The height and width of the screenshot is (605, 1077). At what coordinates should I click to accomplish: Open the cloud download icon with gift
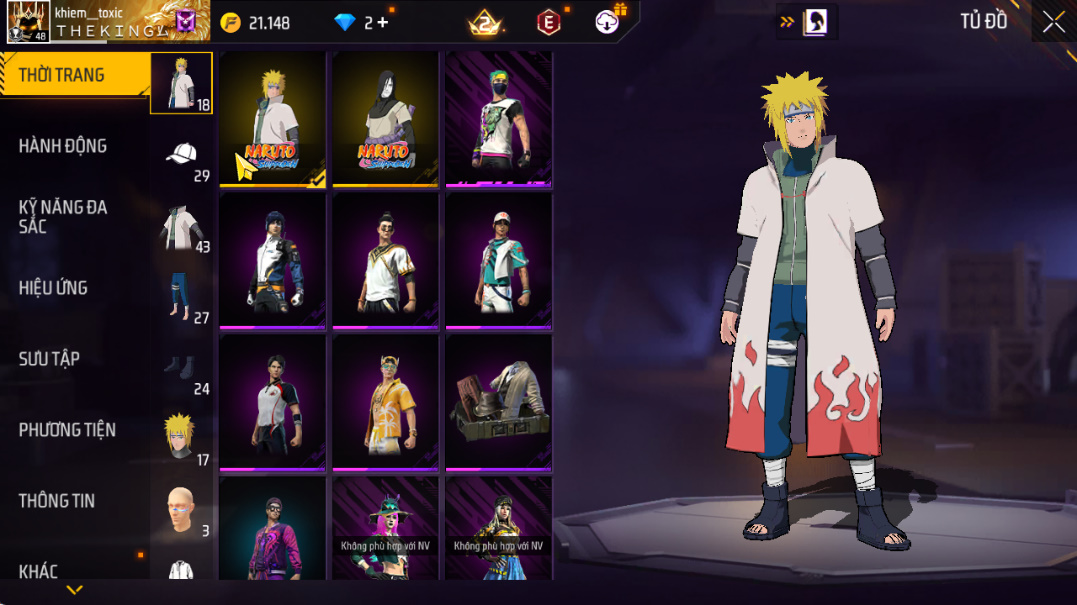pyautogui.click(x=608, y=21)
